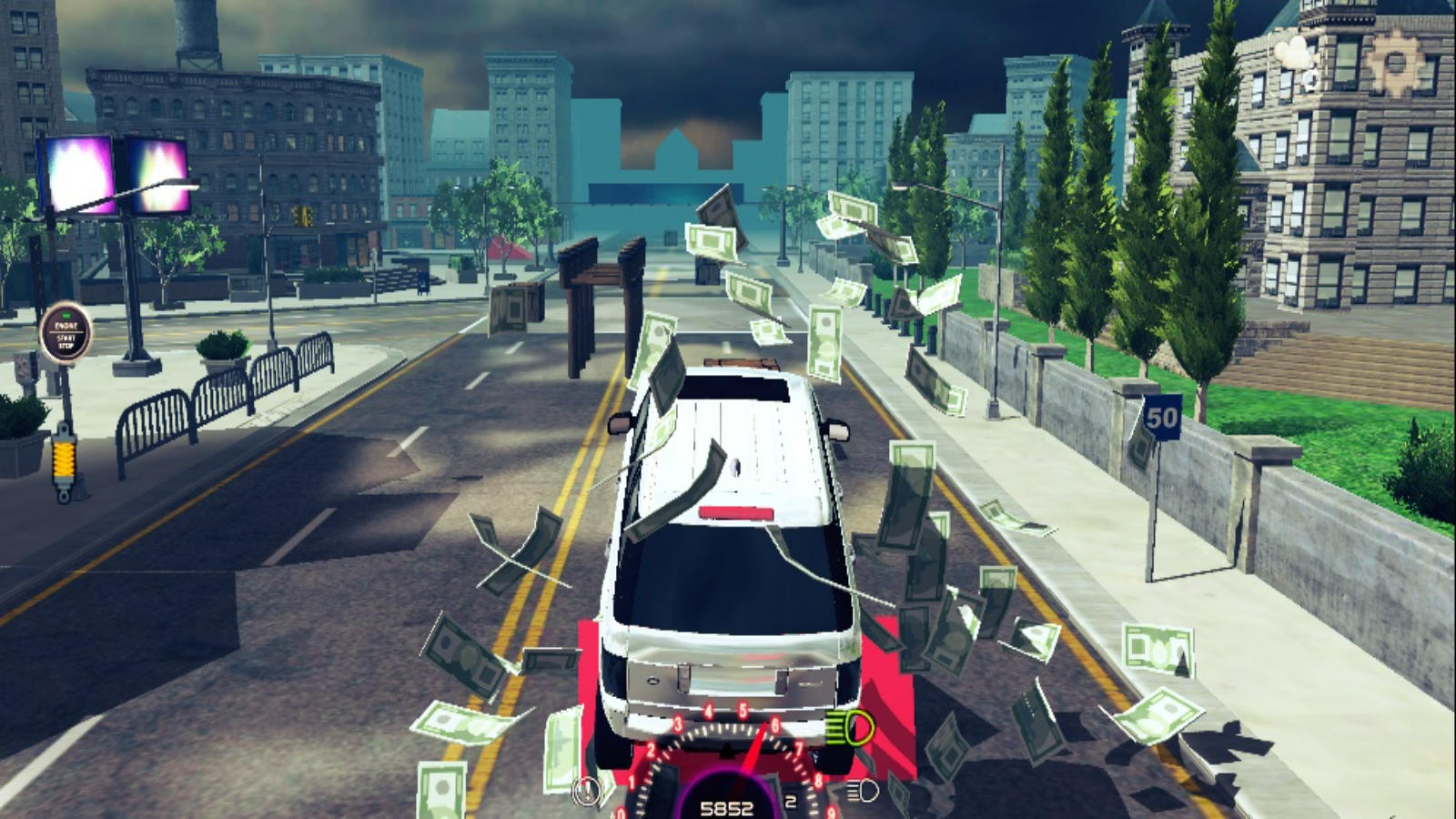Click the cloud weather icon in the top-right corner
The image size is (1456, 819).
point(1296,50)
